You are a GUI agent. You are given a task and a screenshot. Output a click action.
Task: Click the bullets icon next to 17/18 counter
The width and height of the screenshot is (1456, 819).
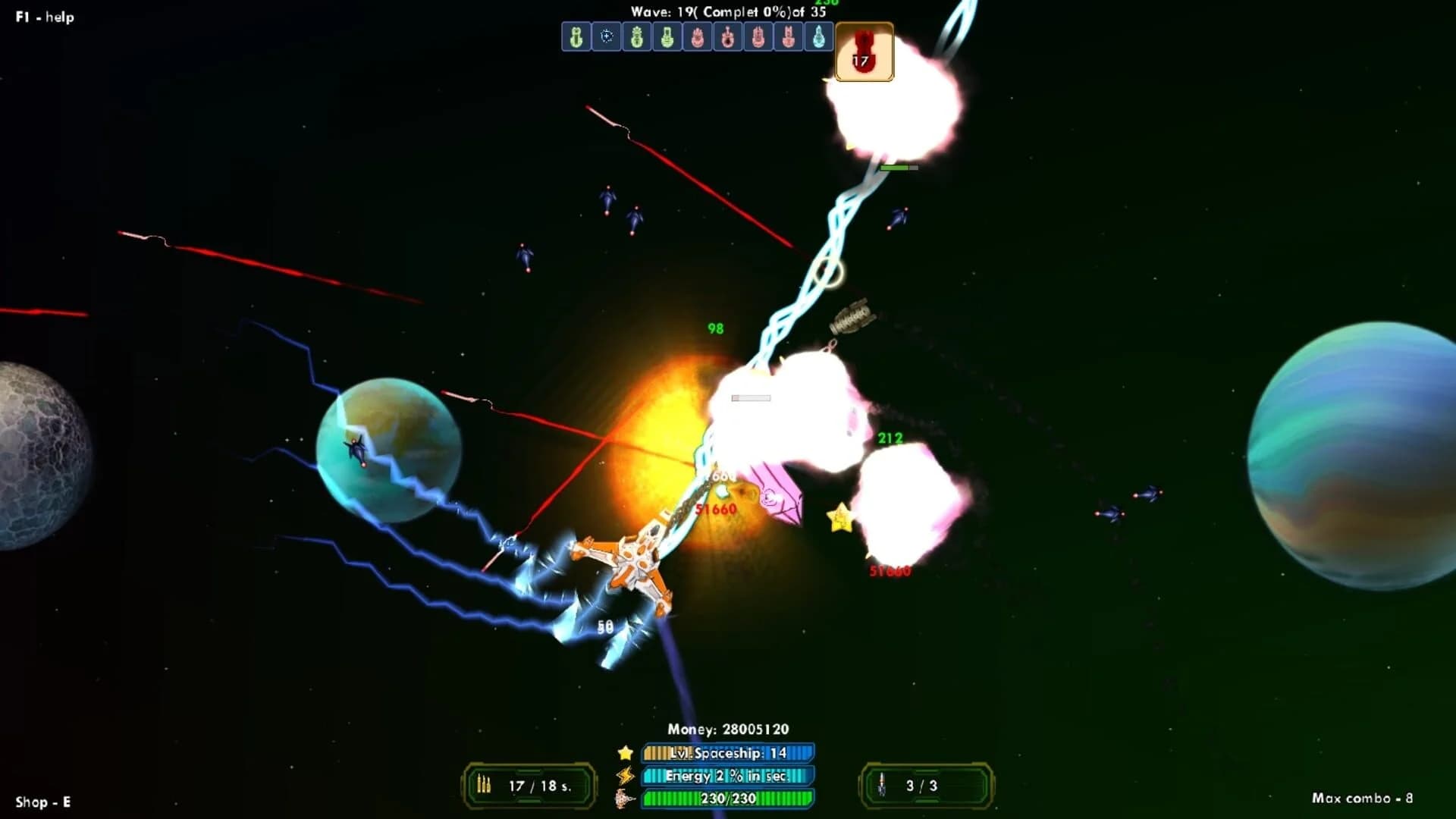pos(485,786)
